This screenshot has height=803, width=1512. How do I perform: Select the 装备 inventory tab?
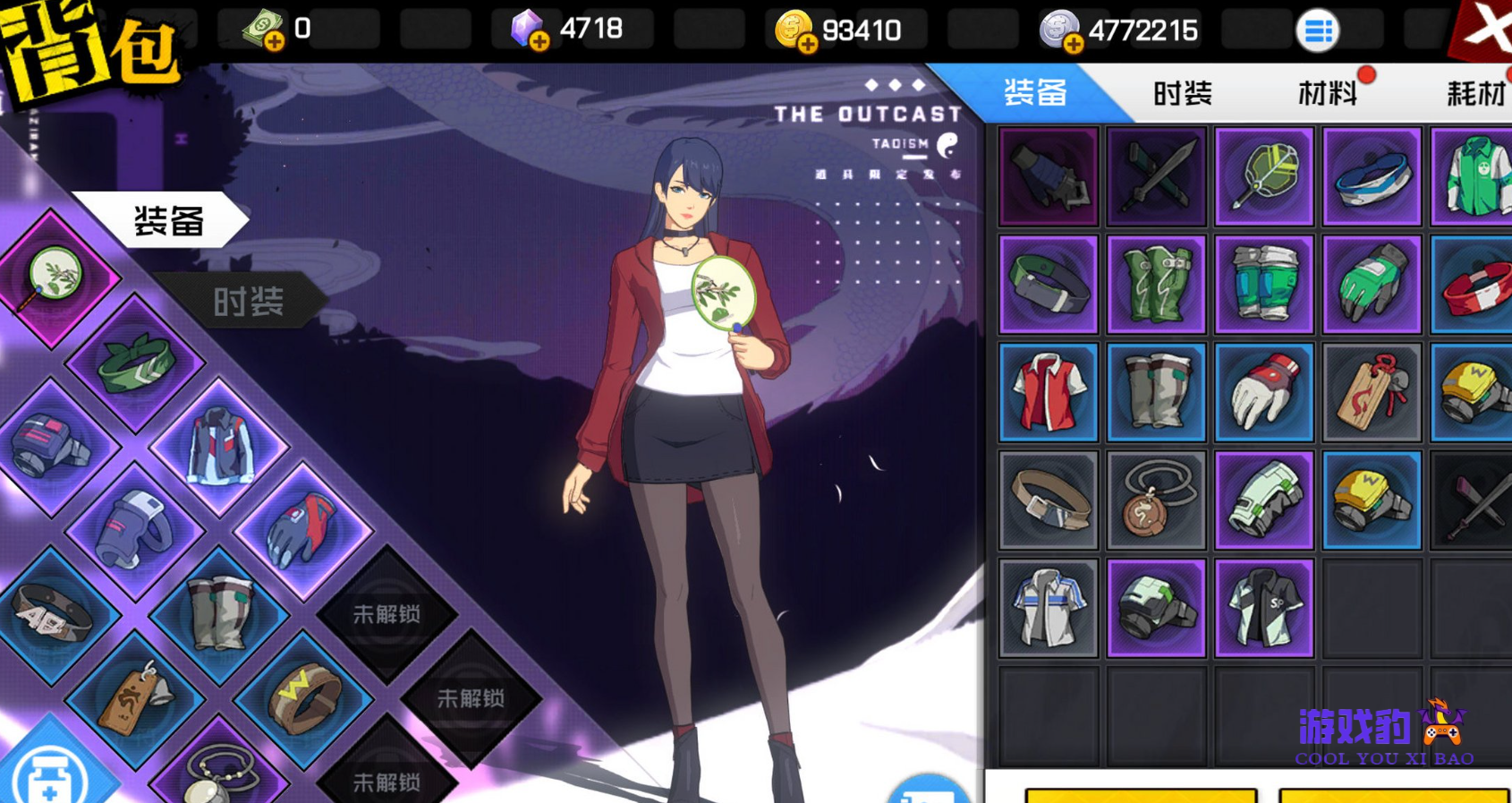click(1035, 93)
